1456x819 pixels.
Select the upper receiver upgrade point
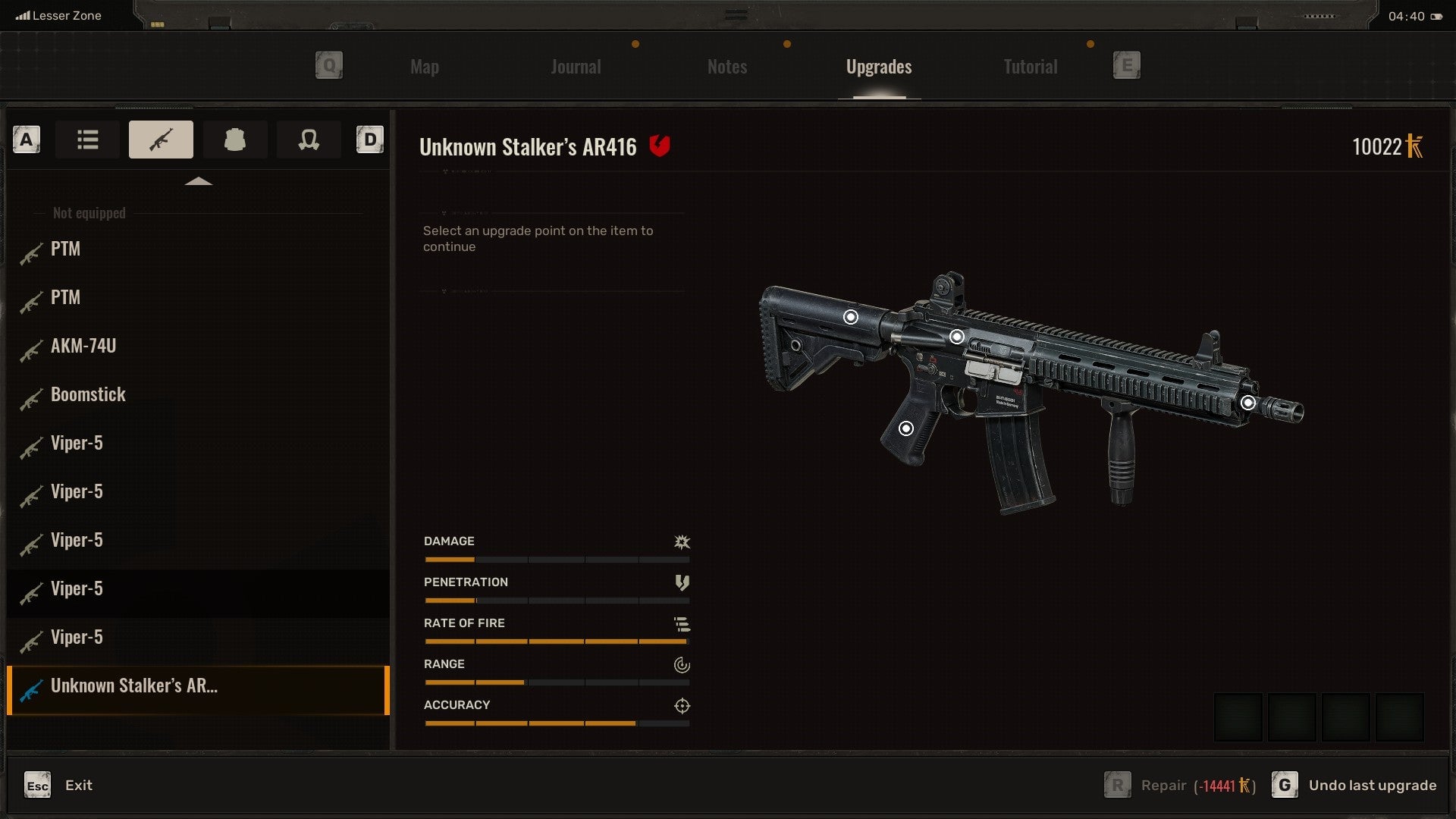click(x=957, y=337)
